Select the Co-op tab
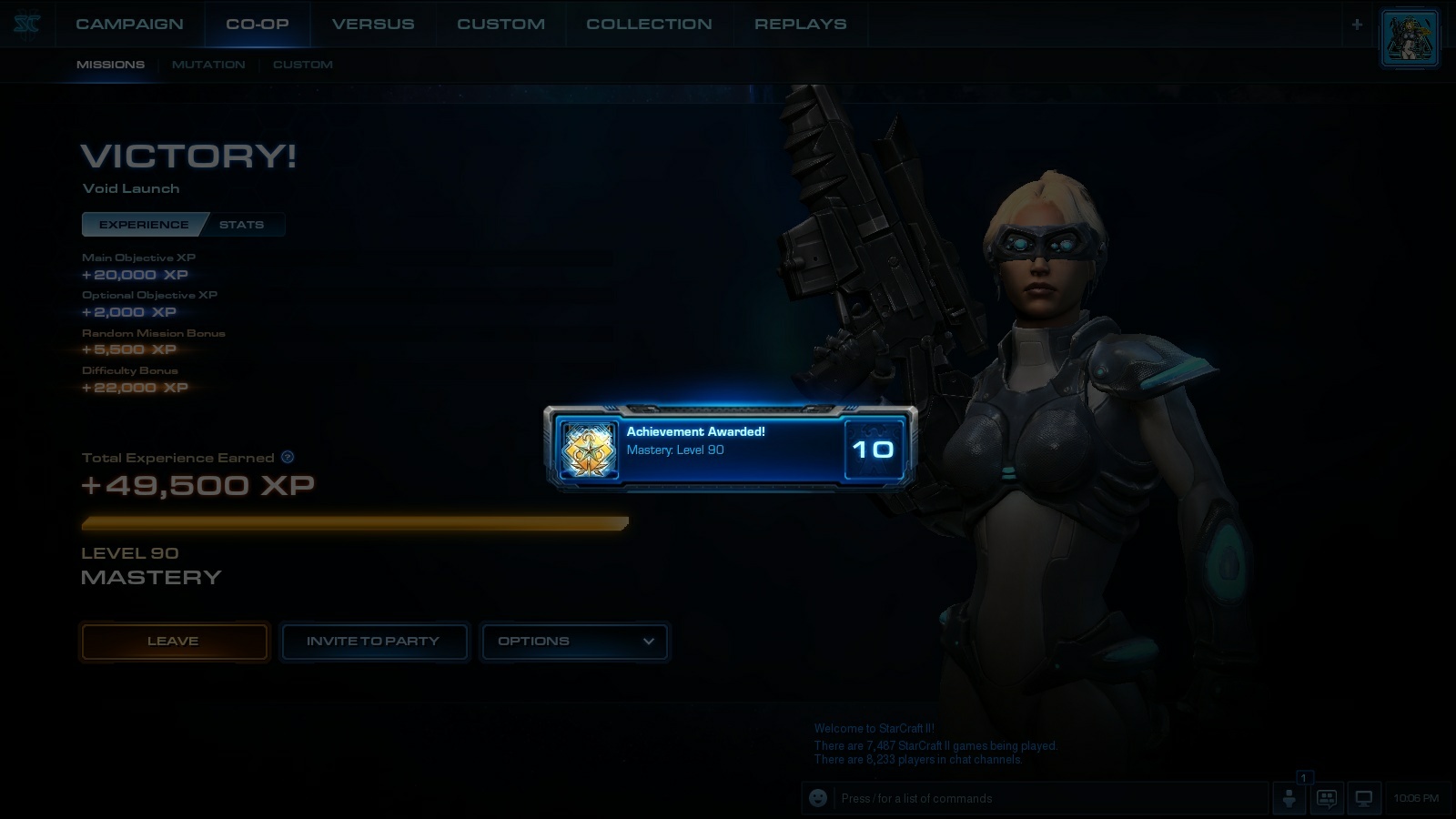The height and width of the screenshot is (819, 1456). click(x=258, y=24)
